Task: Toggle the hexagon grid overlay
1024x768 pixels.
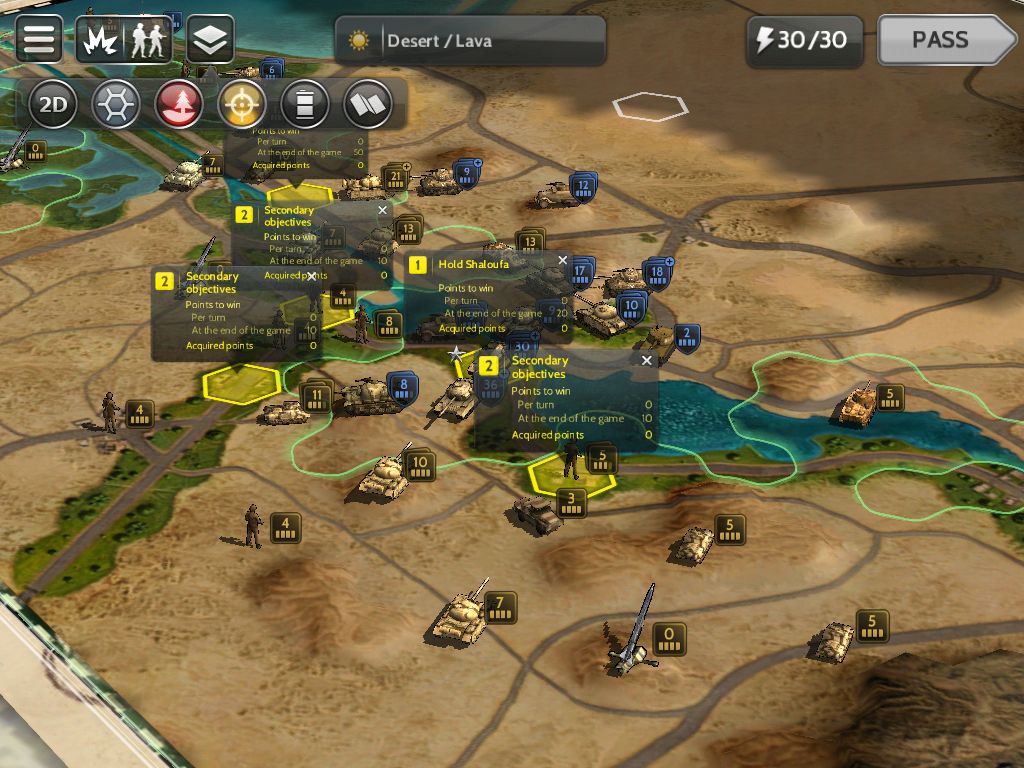Action: pyautogui.click(x=116, y=104)
